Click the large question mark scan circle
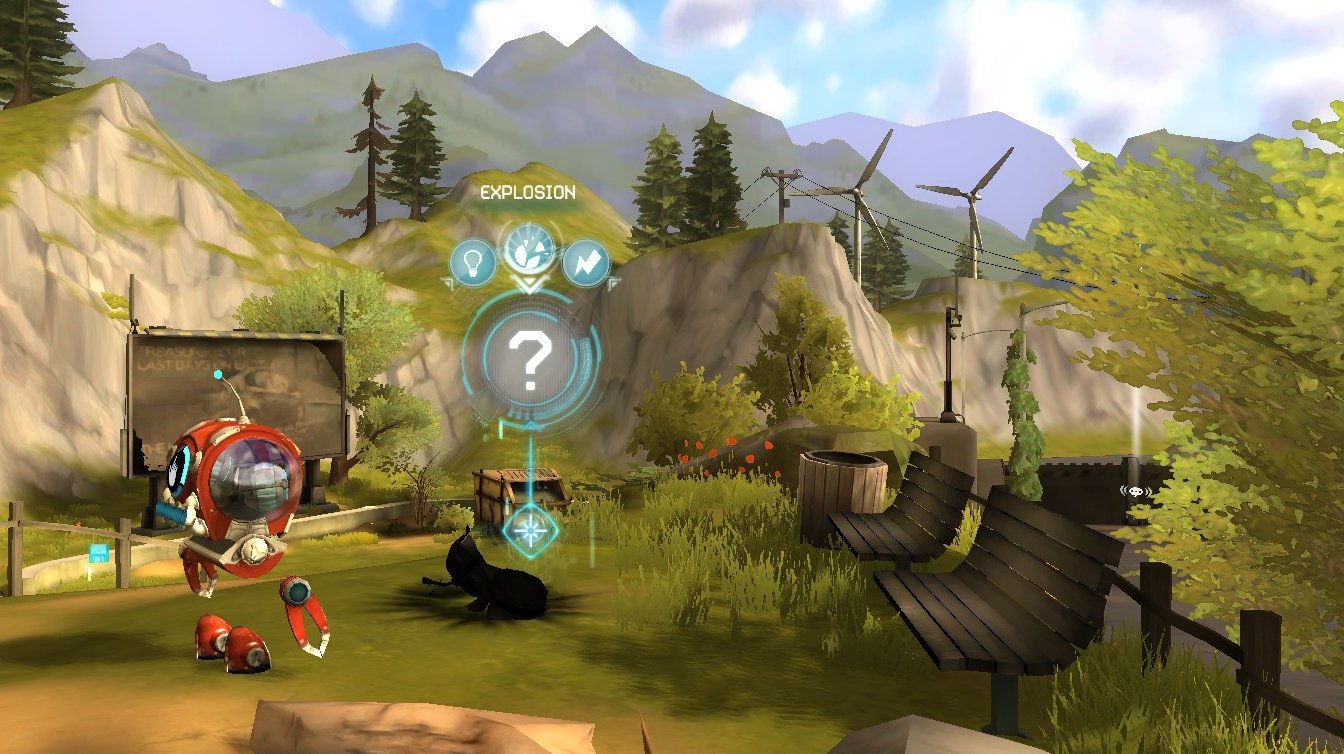The image size is (1344, 754). [x=528, y=361]
